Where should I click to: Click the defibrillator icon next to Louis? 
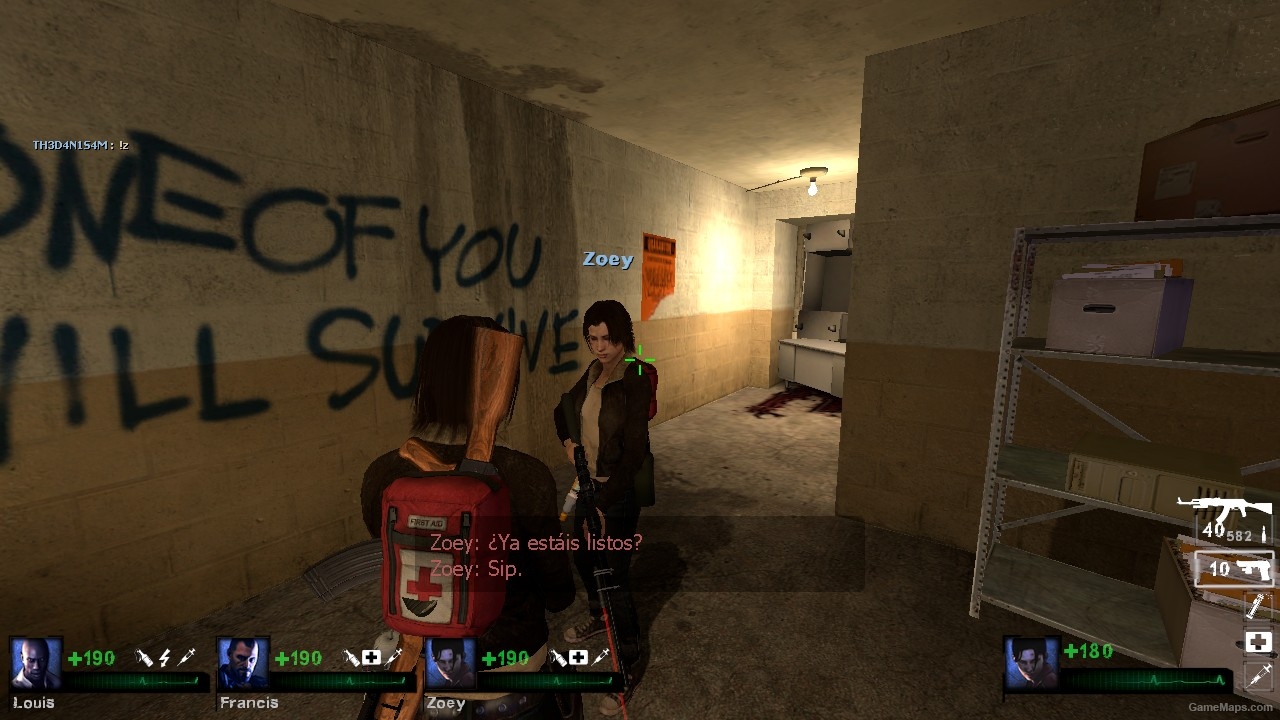[166, 658]
